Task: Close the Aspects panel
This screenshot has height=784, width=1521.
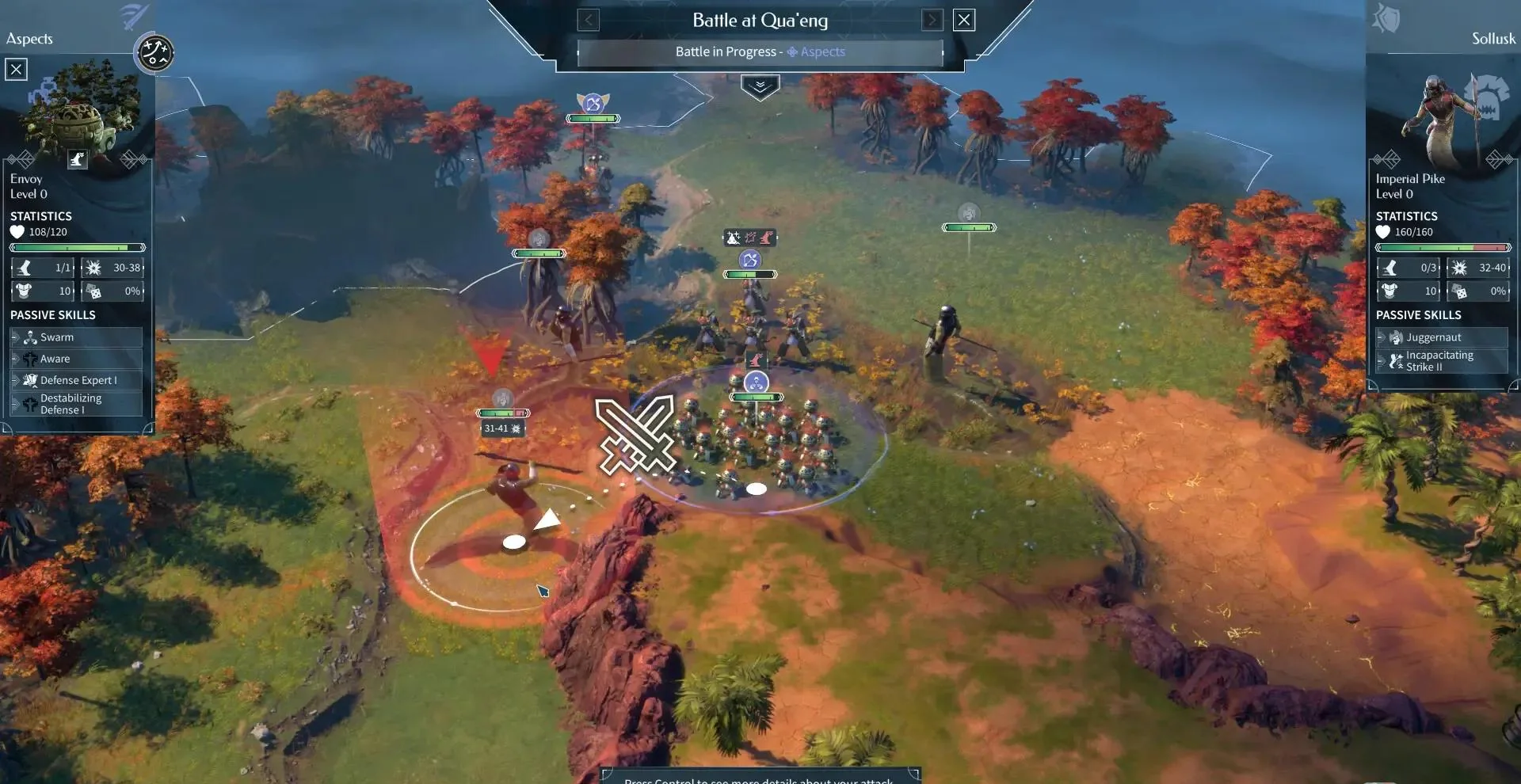Action: click(x=16, y=69)
